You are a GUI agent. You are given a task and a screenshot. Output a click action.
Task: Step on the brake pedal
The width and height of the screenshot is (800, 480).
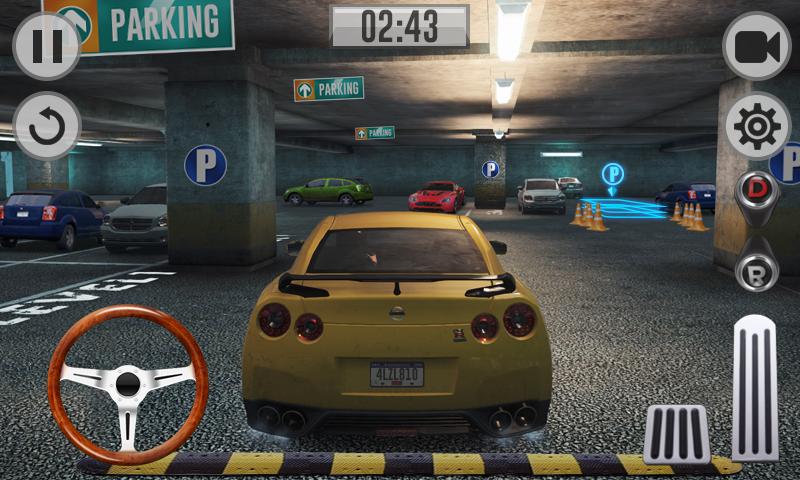pyautogui.click(x=677, y=433)
